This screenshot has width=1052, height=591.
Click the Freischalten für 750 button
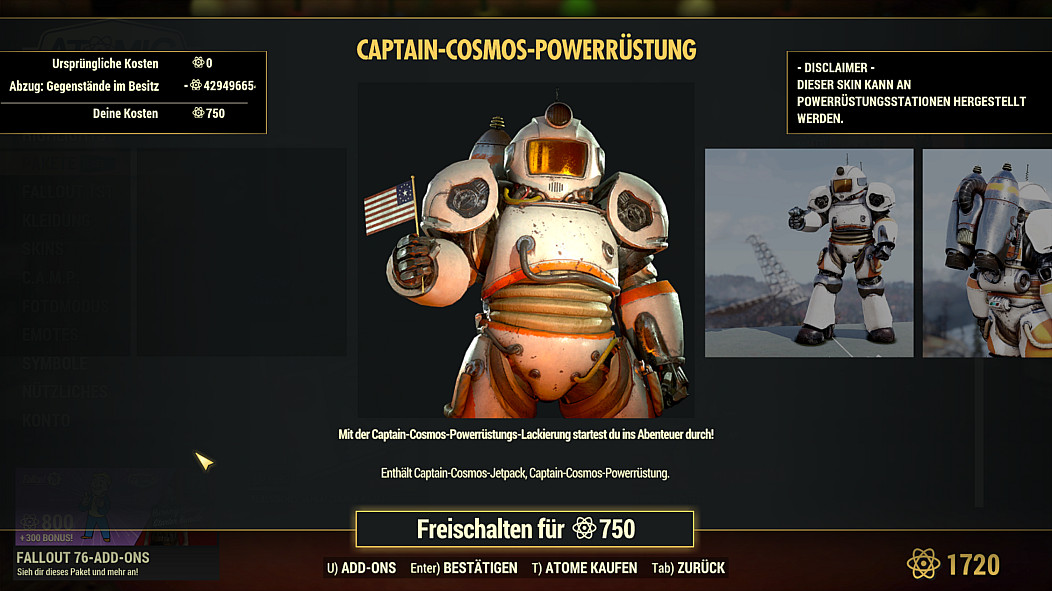point(524,529)
